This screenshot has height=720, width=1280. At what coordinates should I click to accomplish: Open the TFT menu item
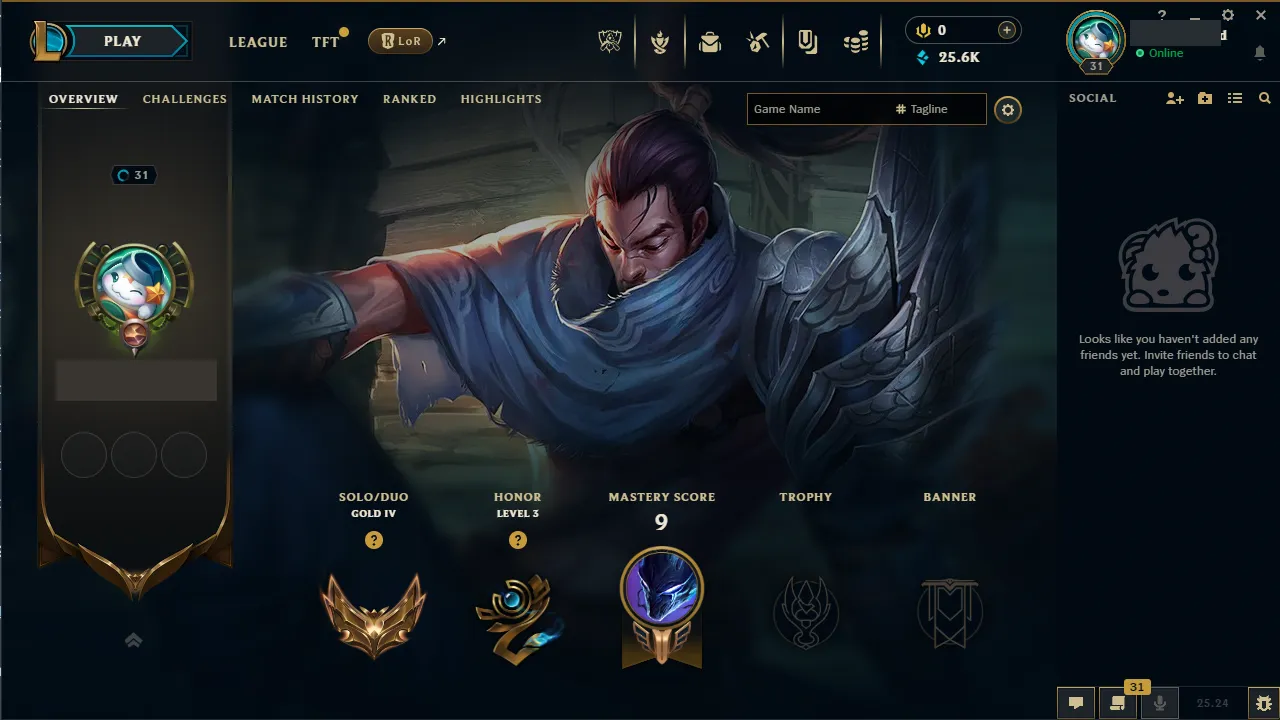tap(324, 42)
